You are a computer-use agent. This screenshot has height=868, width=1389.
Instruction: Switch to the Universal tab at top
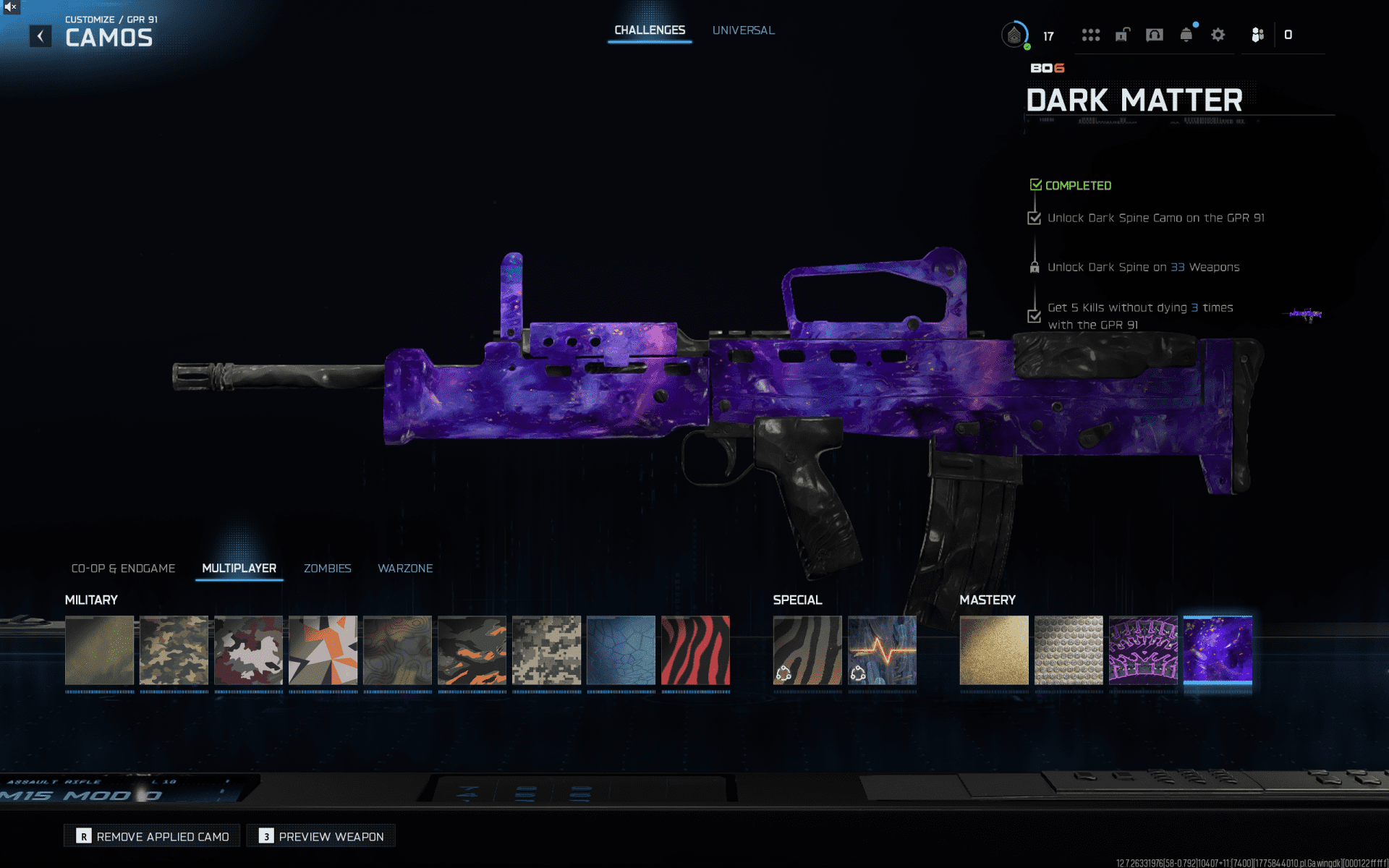tap(743, 30)
